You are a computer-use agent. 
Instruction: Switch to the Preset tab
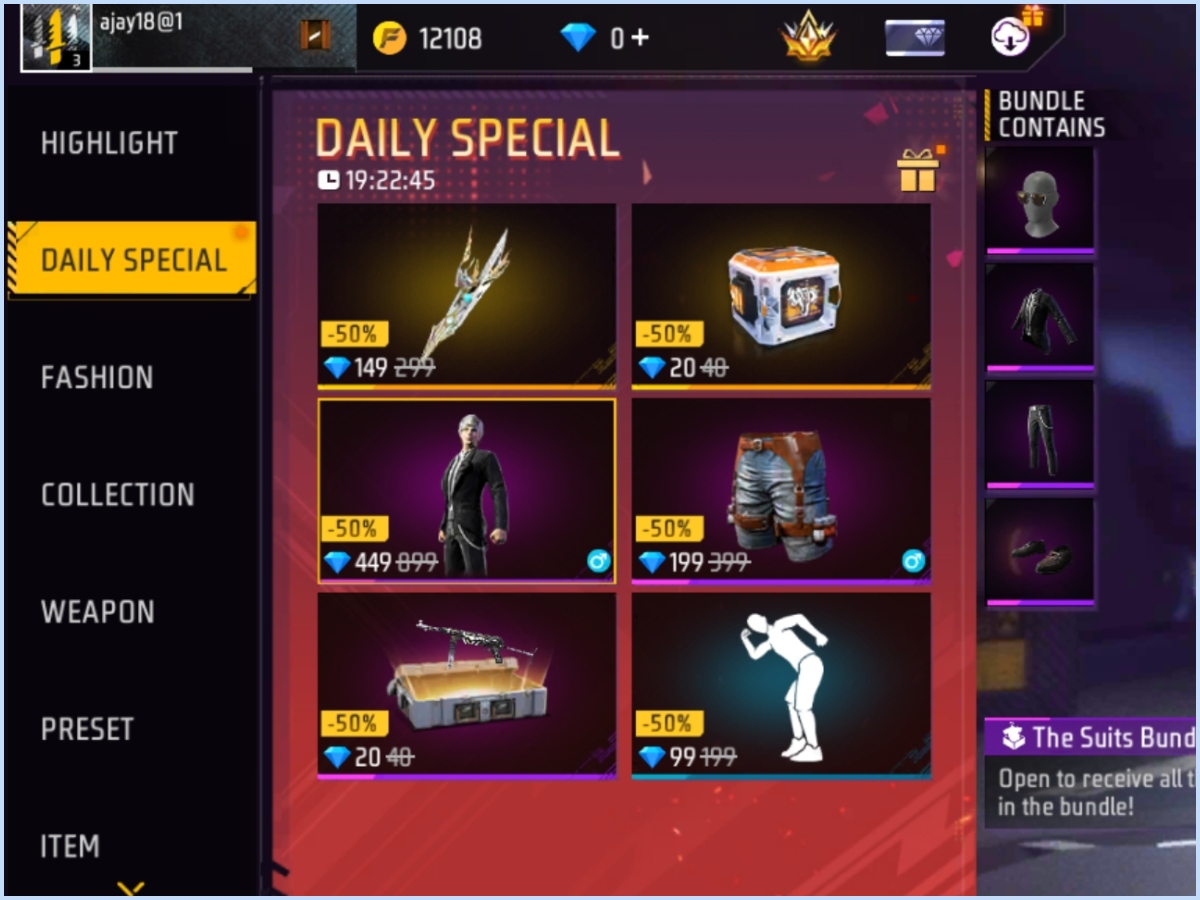(x=87, y=729)
